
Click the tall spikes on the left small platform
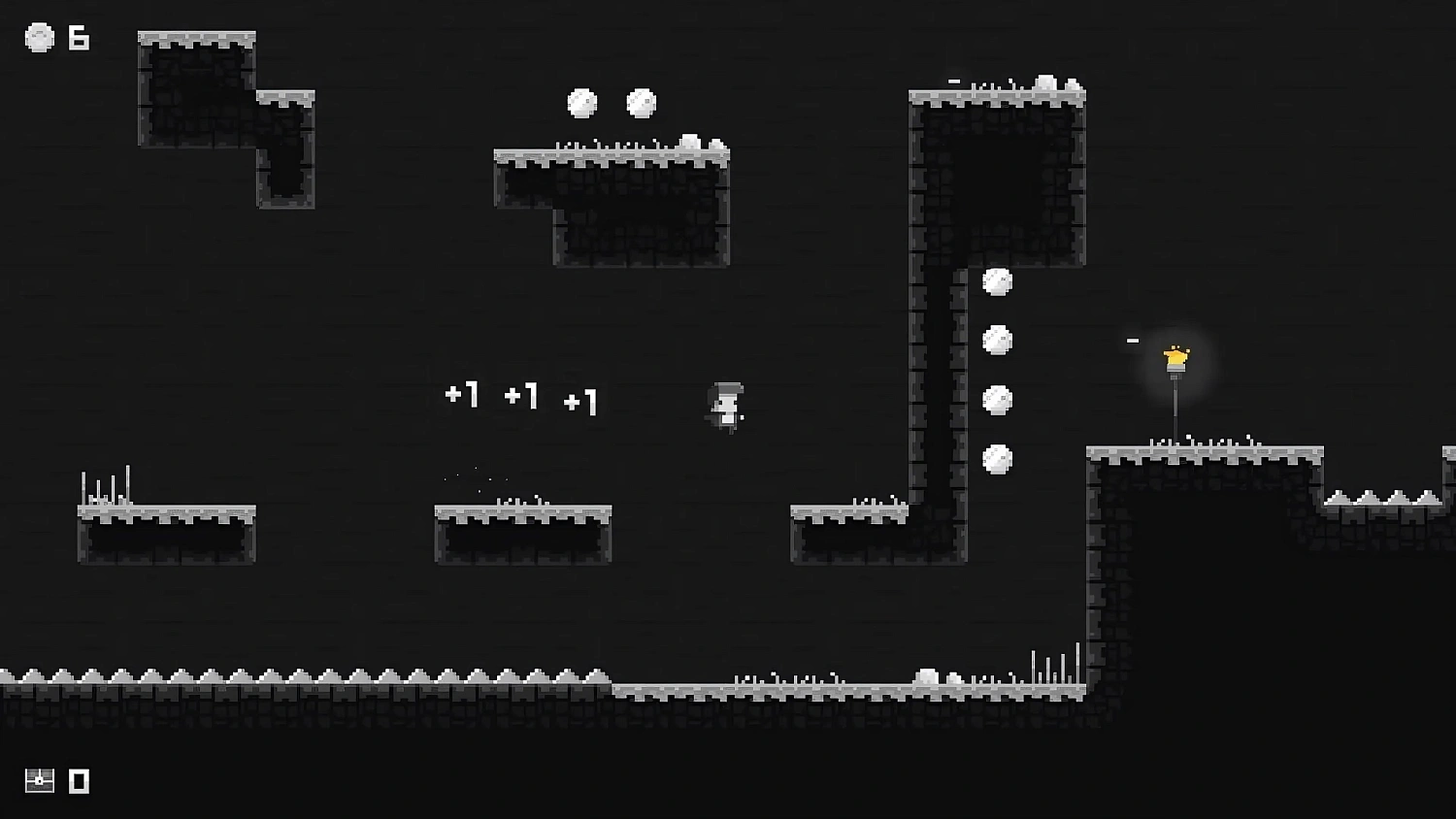click(x=107, y=485)
